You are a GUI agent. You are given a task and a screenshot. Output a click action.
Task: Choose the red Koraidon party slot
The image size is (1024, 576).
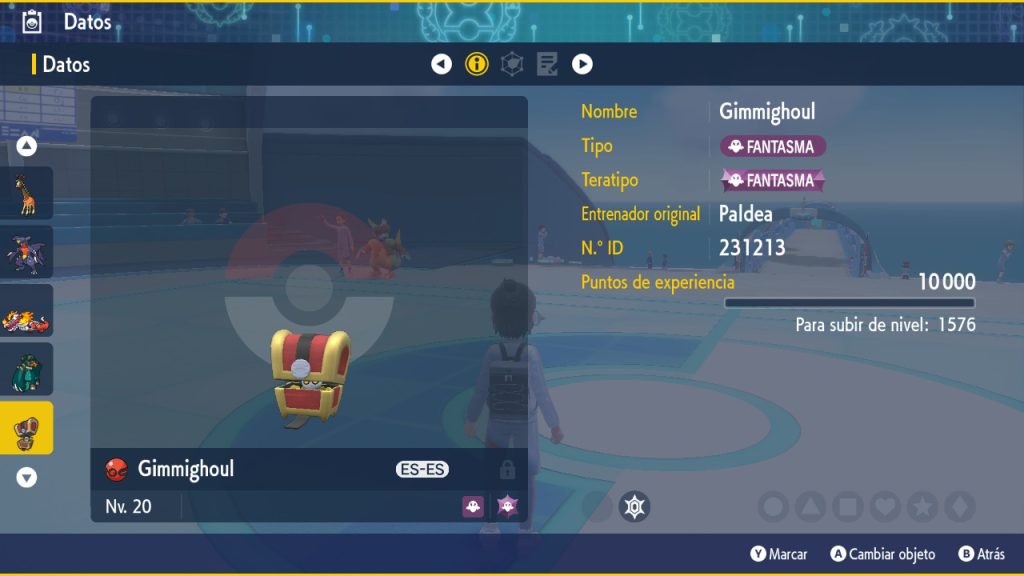[x=27, y=311]
